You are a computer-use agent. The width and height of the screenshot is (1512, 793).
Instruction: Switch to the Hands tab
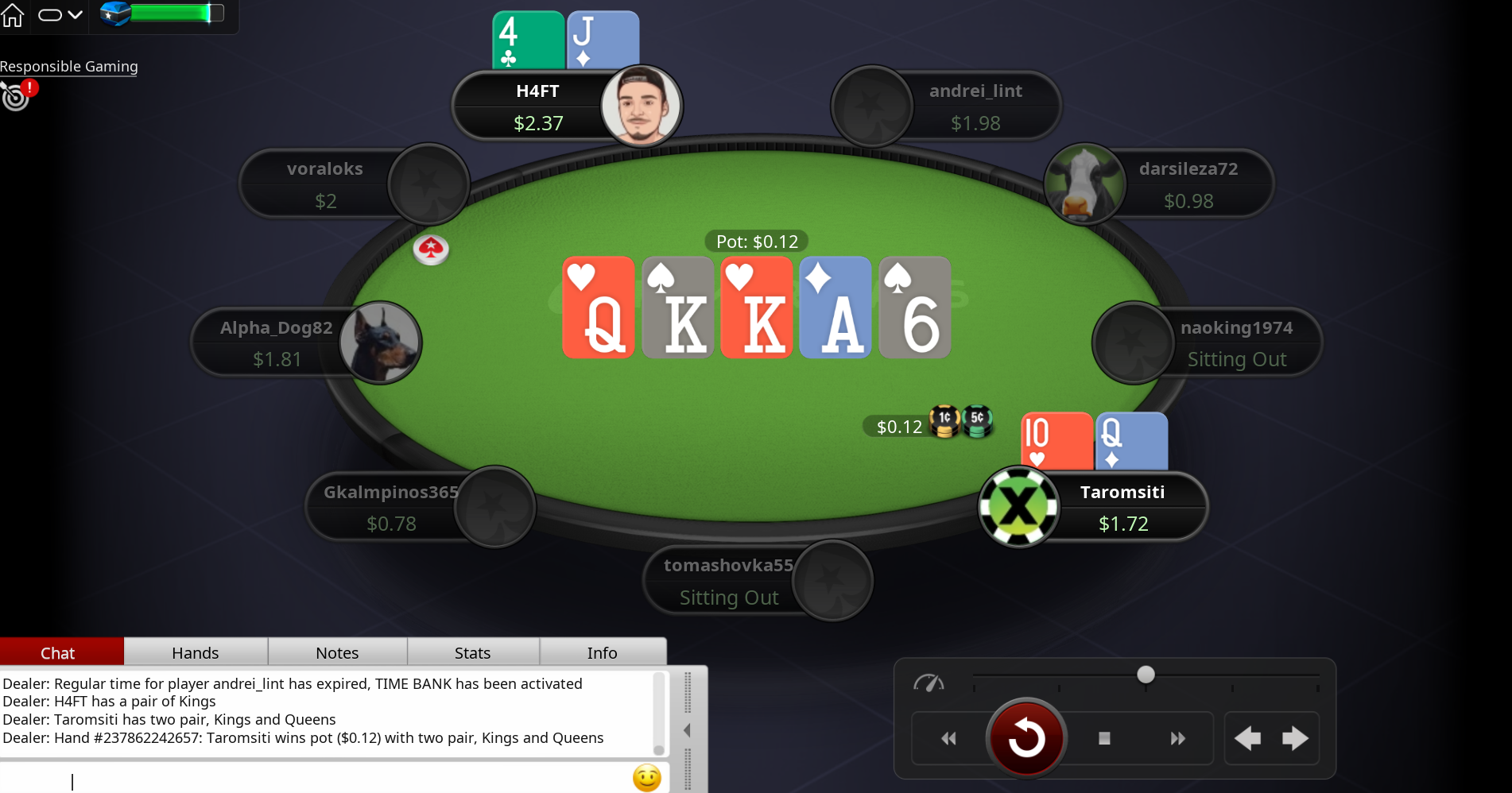(x=195, y=652)
